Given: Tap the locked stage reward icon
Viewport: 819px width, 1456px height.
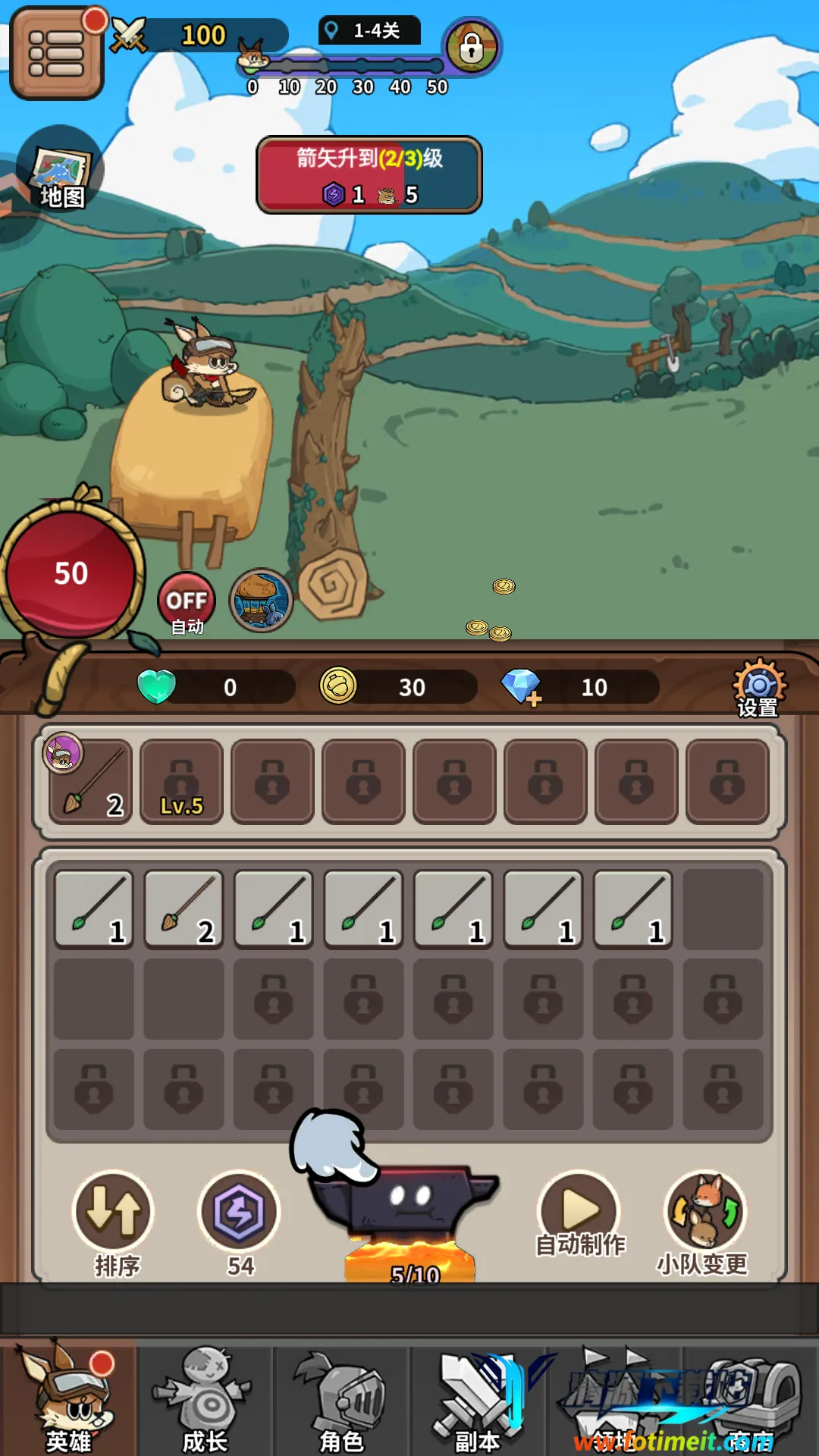Looking at the screenshot, I should 471,47.
